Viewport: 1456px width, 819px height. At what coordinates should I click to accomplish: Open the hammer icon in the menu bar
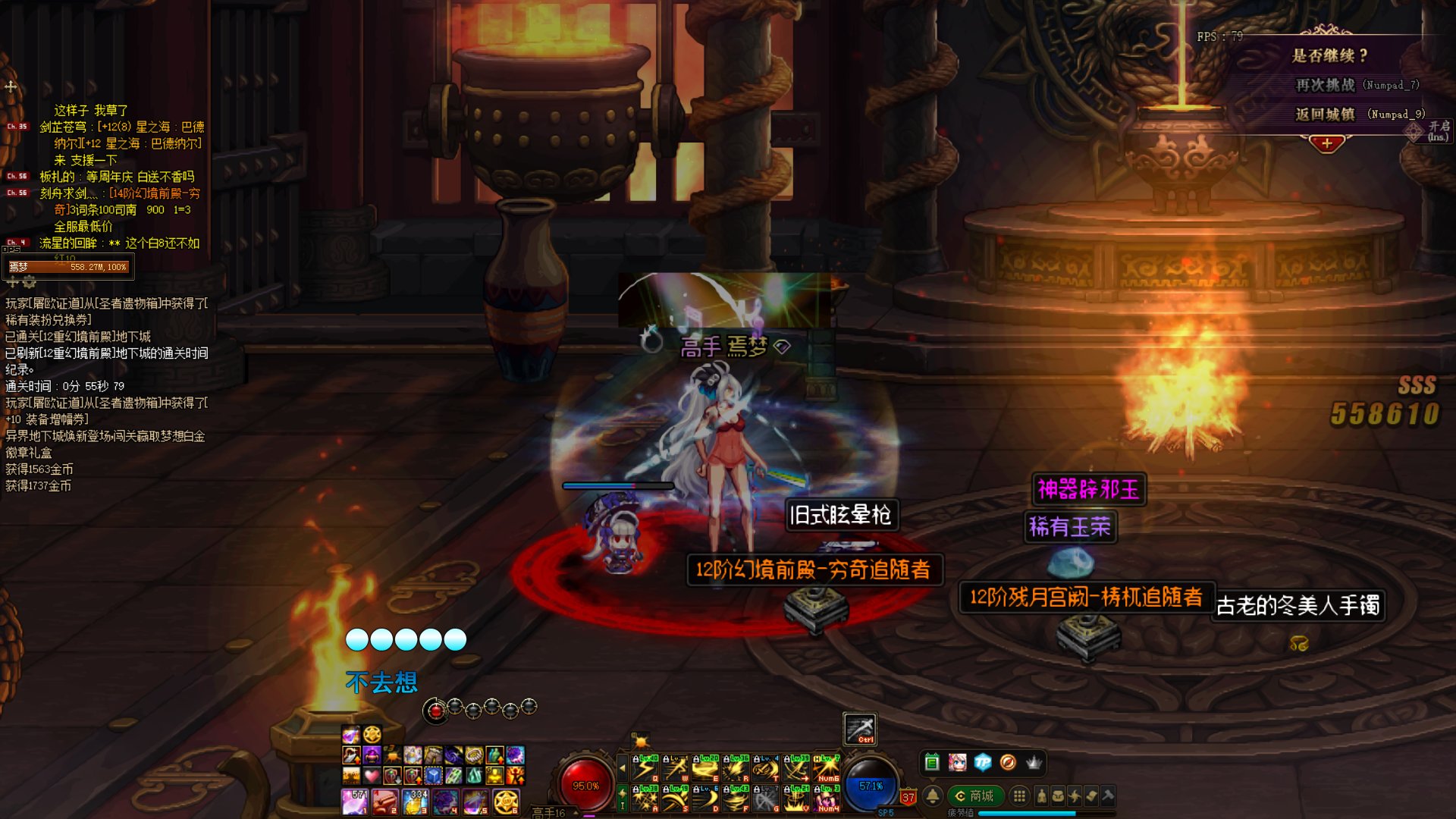(1108, 795)
